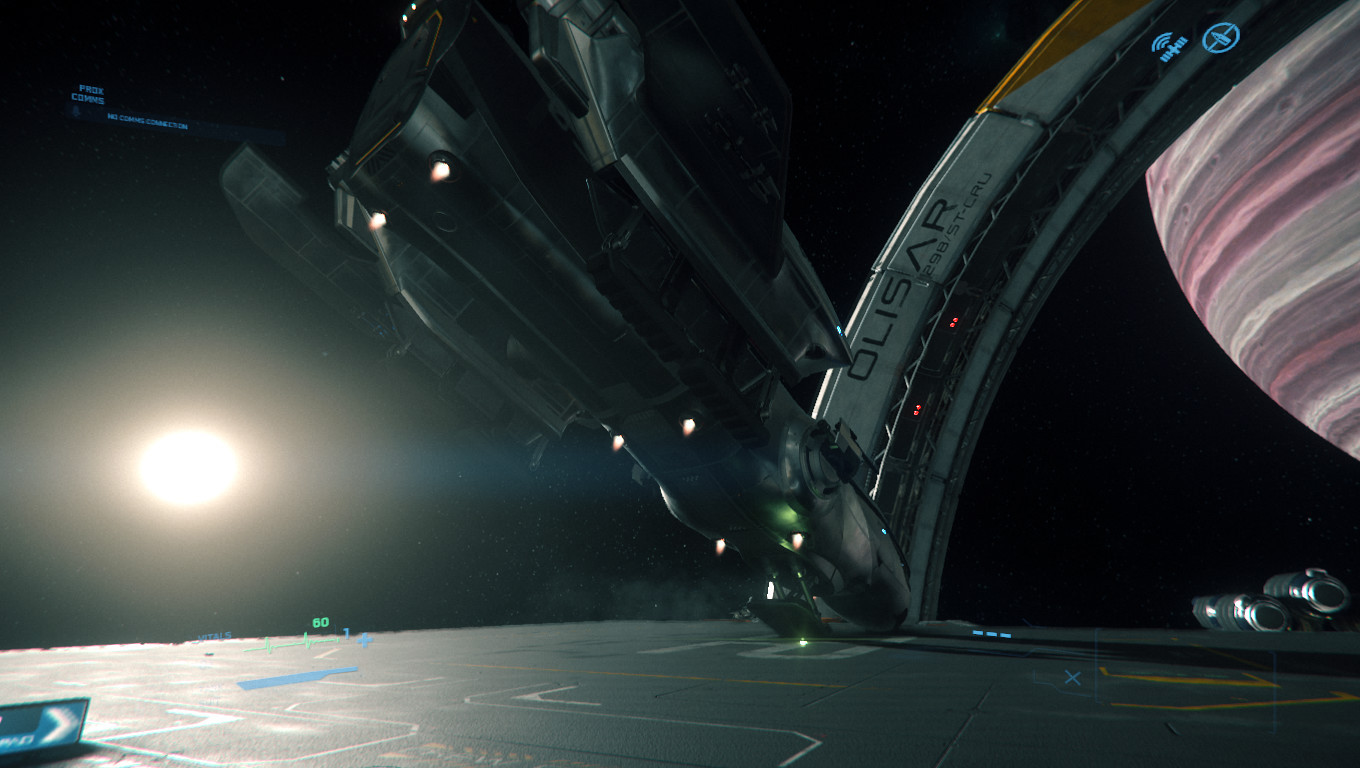Open the Prox Comms panel
The image size is (1360, 768).
(88, 95)
